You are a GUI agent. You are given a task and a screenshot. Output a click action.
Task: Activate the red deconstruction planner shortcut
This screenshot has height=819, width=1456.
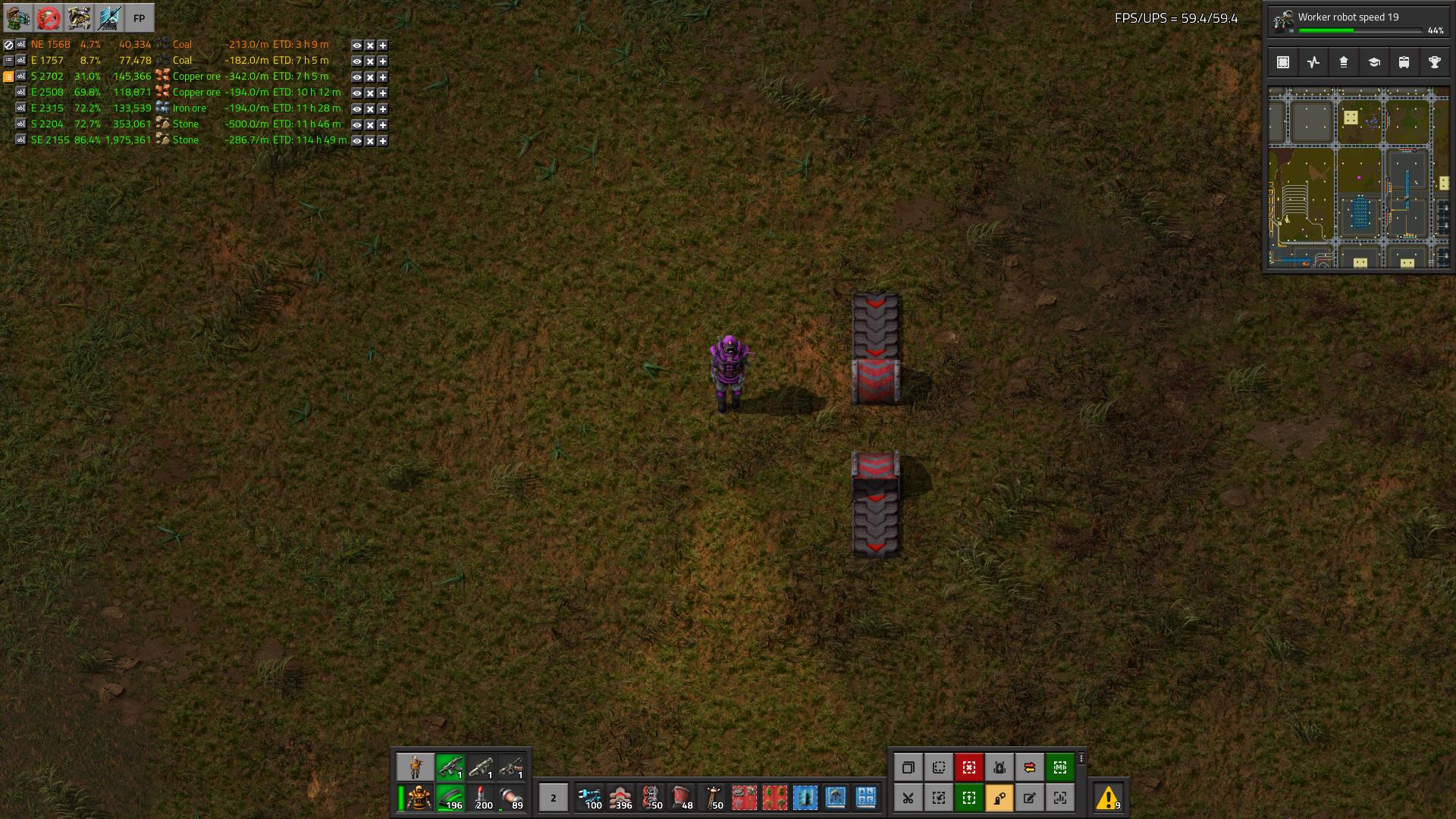(x=968, y=767)
